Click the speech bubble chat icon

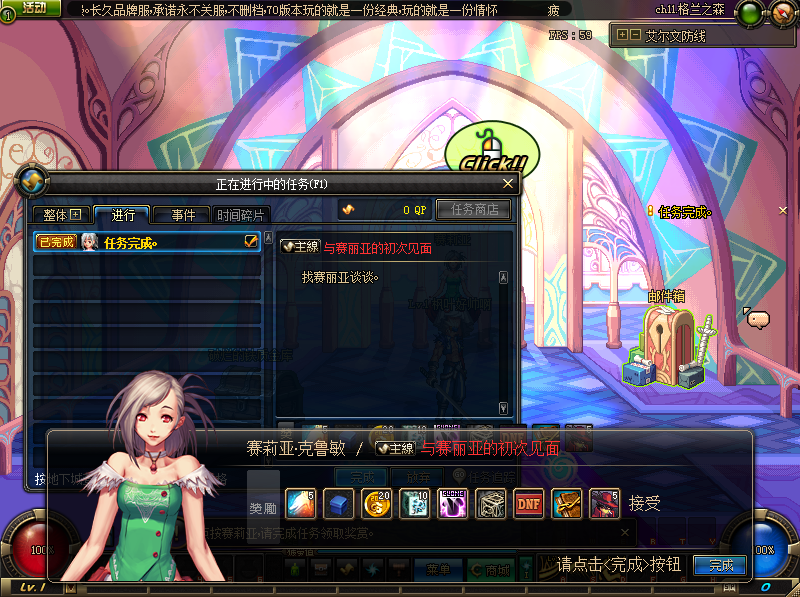pos(758,319)
